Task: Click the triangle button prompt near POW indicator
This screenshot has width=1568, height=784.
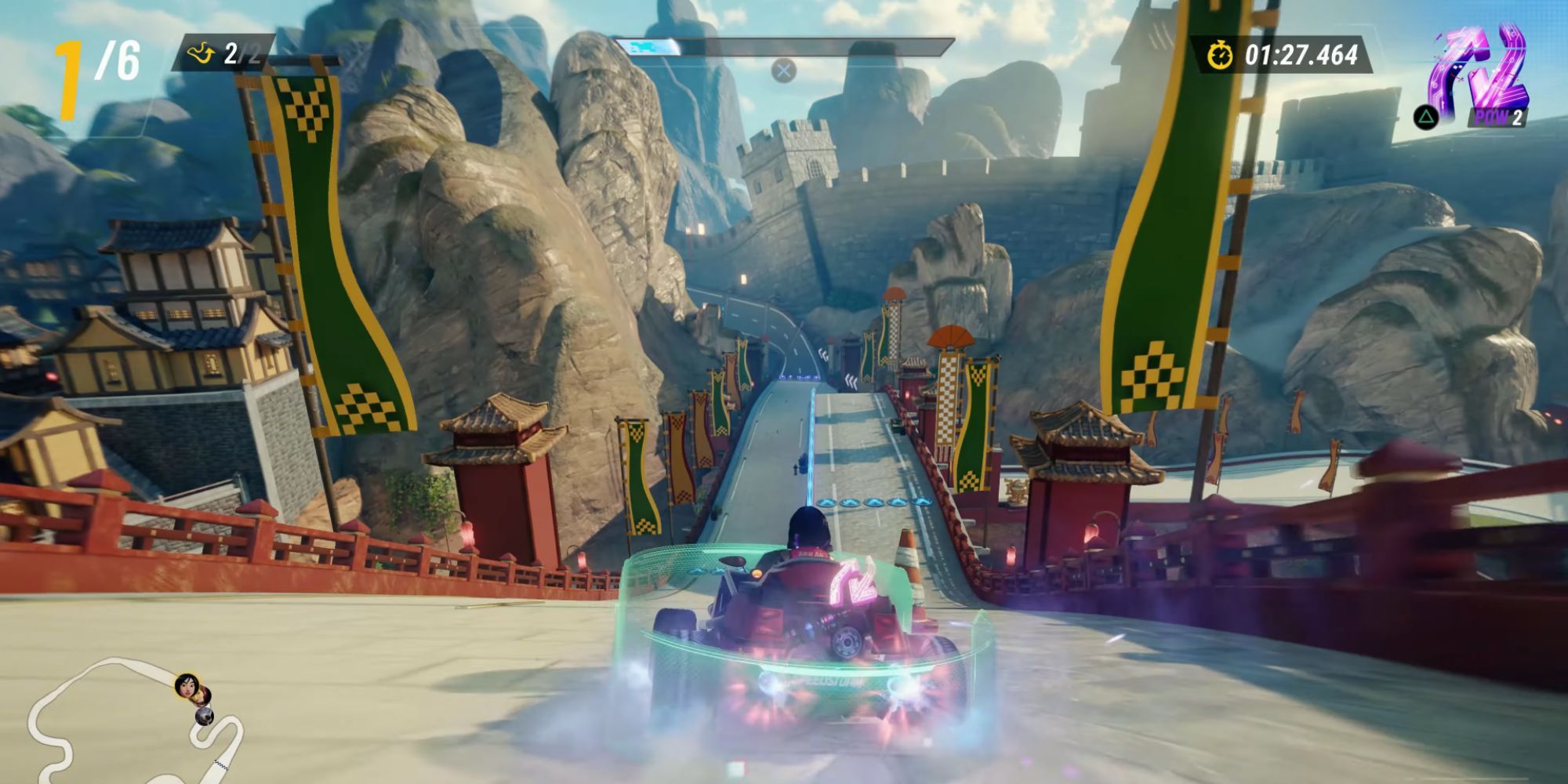Action: point(1425,118)
